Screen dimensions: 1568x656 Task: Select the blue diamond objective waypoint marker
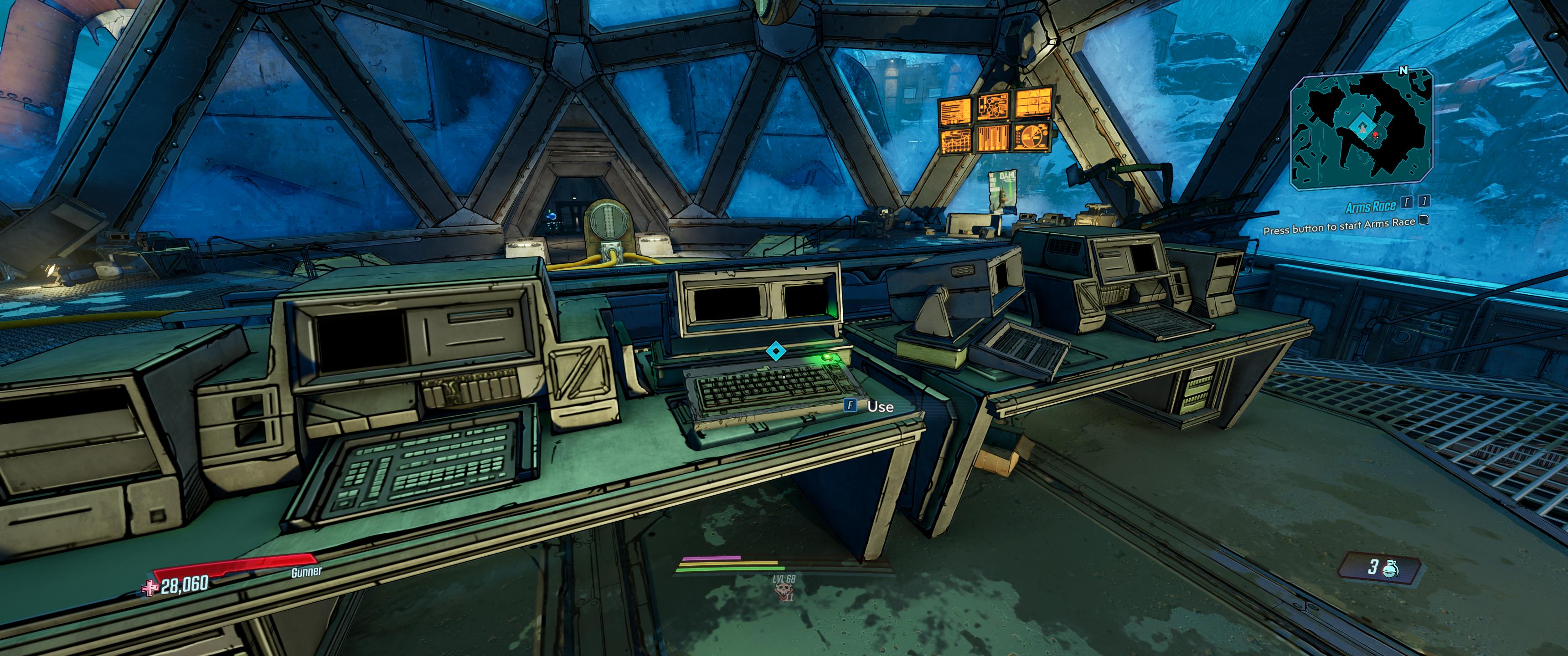click(x=774, y=351)
